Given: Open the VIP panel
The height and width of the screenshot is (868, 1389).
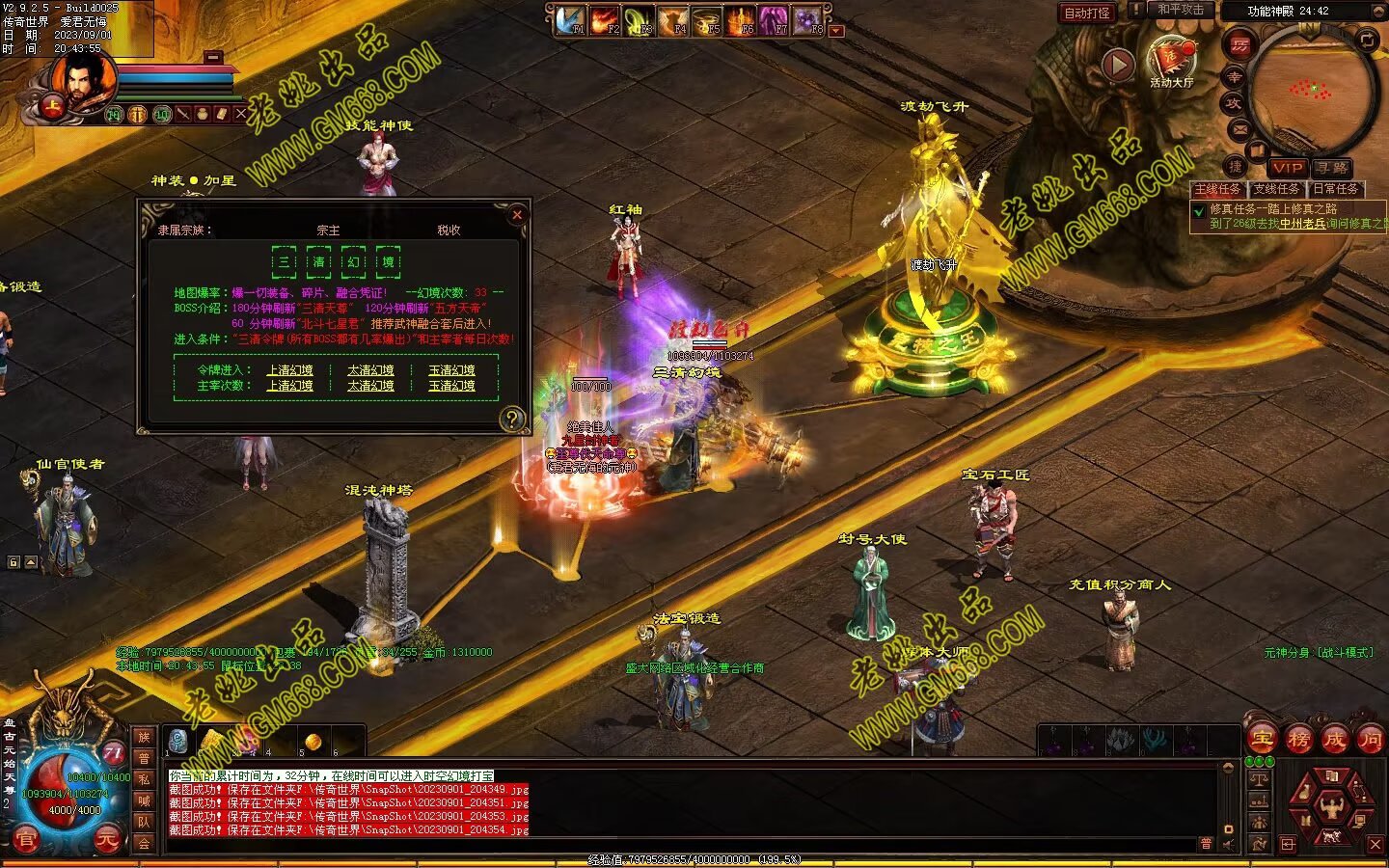Looking at the screenshot, I should click(x=1287, y=168).
